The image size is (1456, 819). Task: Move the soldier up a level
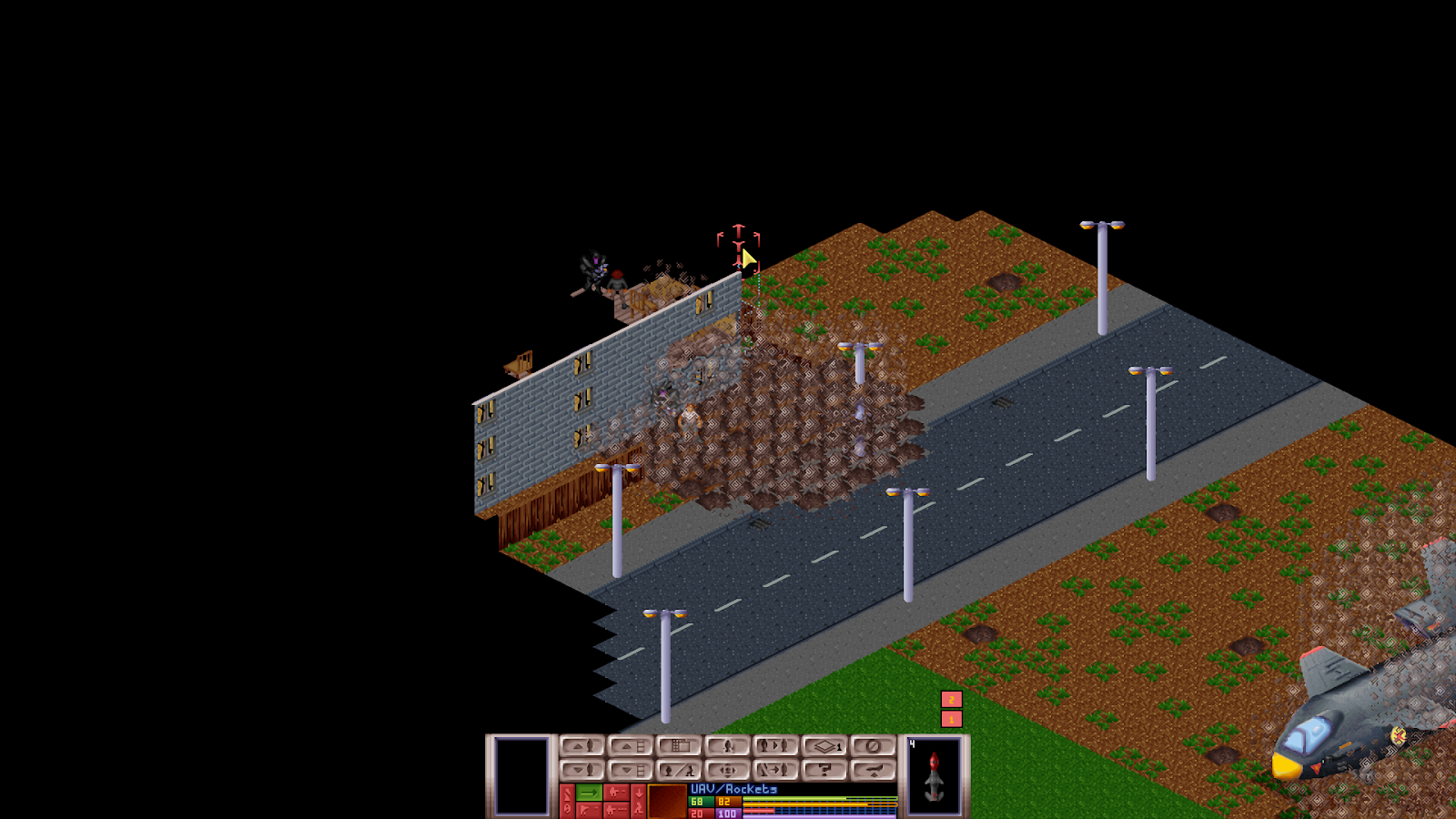click(583, 746)
